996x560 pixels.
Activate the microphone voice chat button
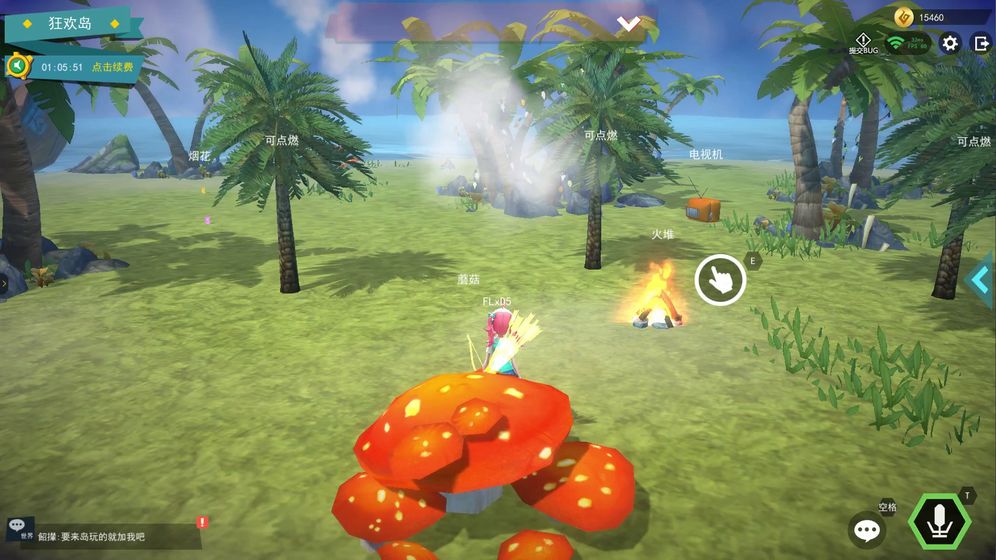(x=940, y=523)
